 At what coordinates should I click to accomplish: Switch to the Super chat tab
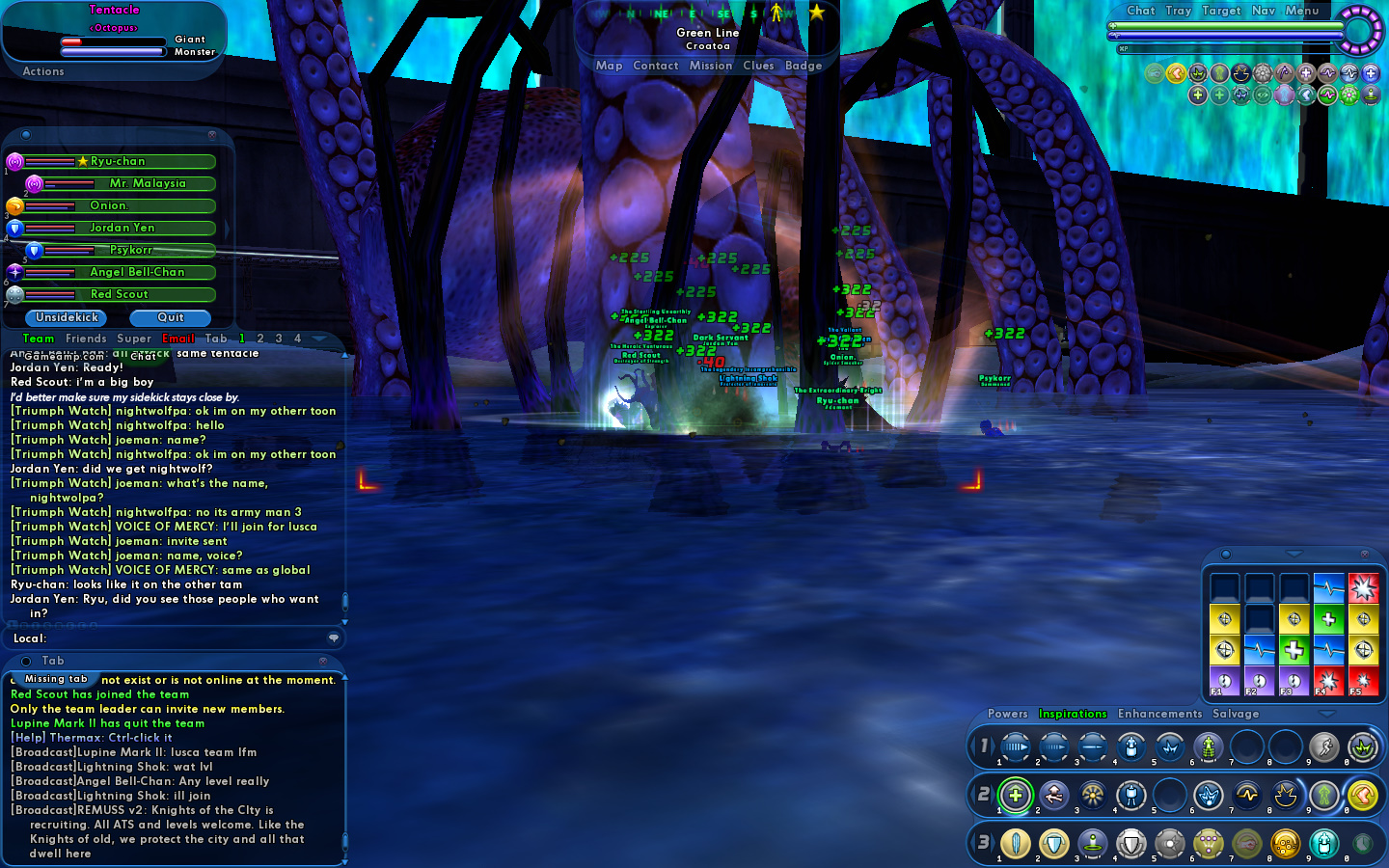(x=134, y=339)
